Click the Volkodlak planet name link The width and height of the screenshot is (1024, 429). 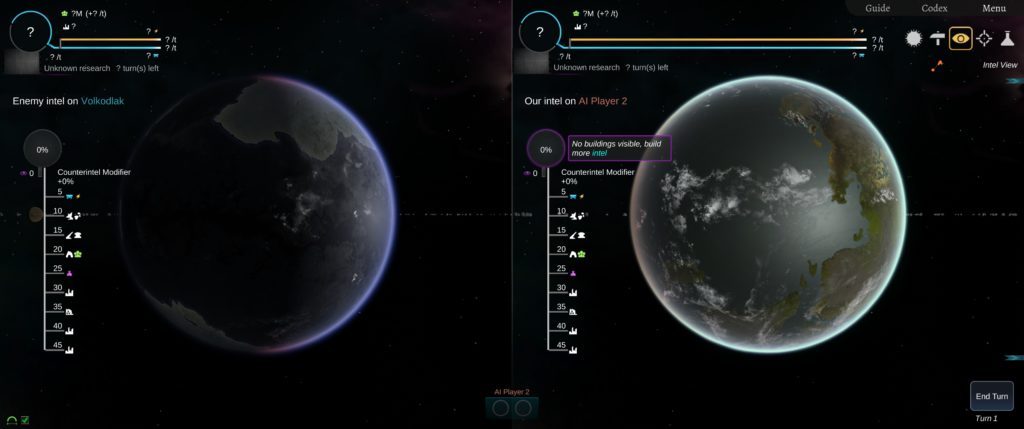point(102,101)
